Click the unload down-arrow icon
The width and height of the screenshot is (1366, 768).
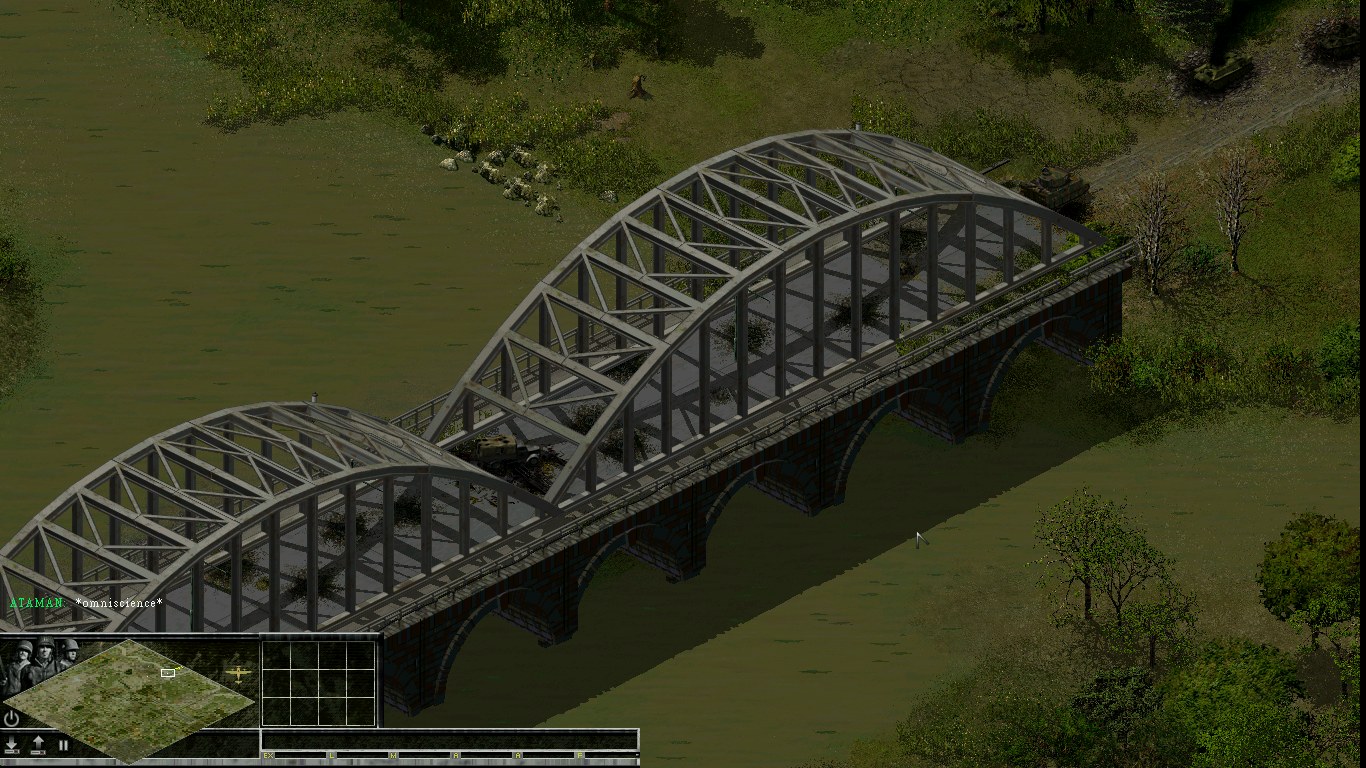click(11, 742)
